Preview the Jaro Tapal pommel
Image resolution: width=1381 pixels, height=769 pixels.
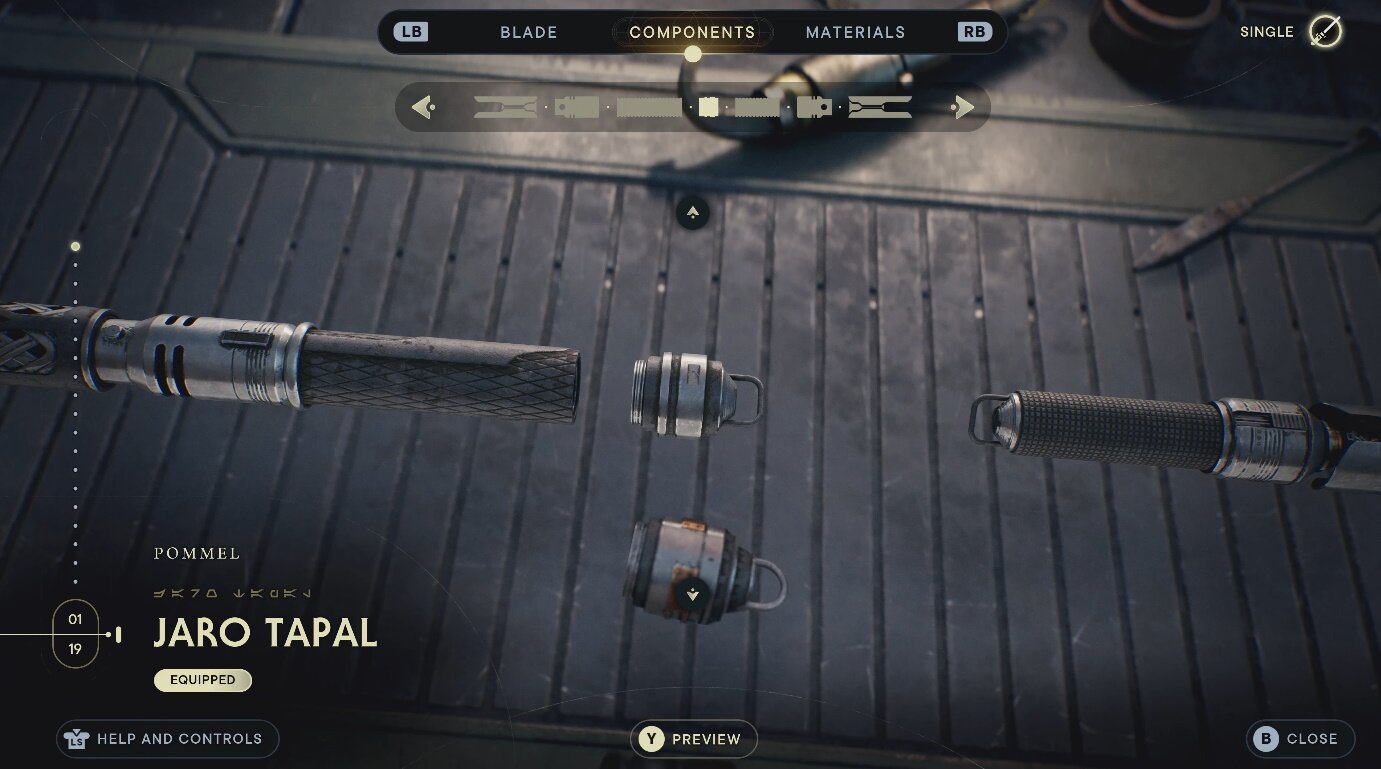pyautogui.click(x=694, y=739)
